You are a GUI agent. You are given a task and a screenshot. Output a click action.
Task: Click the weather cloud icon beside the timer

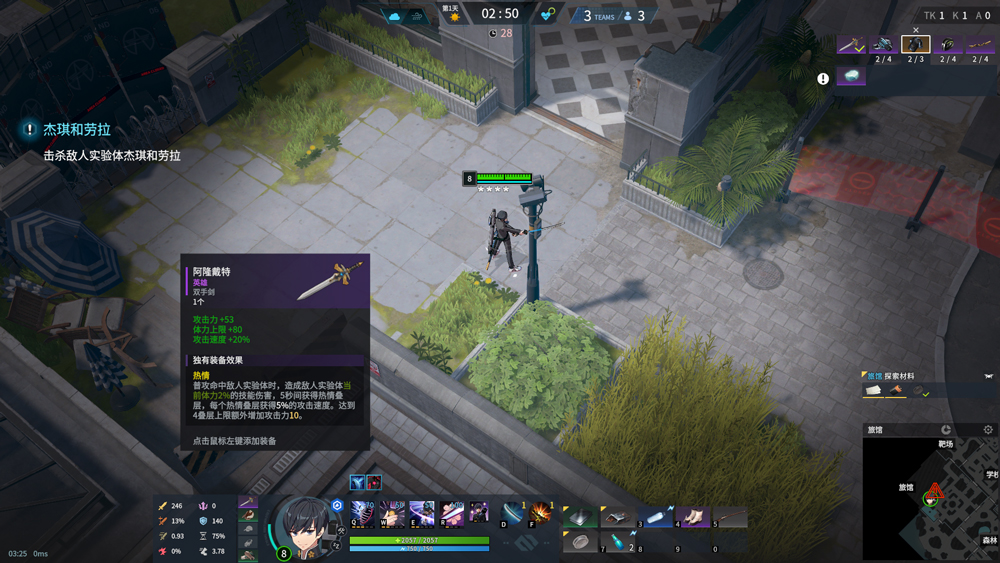(x=393, y=15)
